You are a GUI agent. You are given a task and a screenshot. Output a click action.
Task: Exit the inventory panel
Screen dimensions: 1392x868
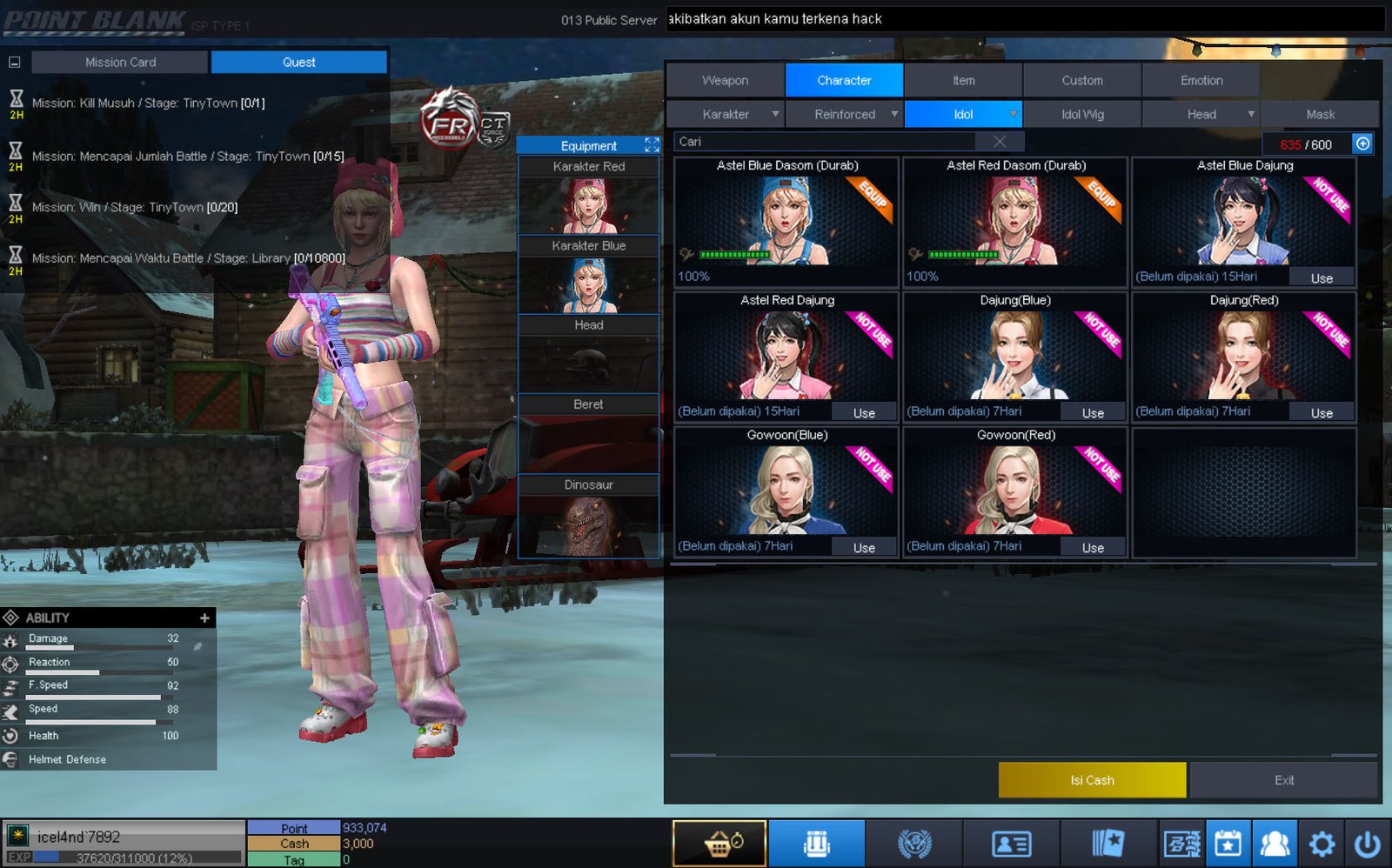coord(1283,780)
